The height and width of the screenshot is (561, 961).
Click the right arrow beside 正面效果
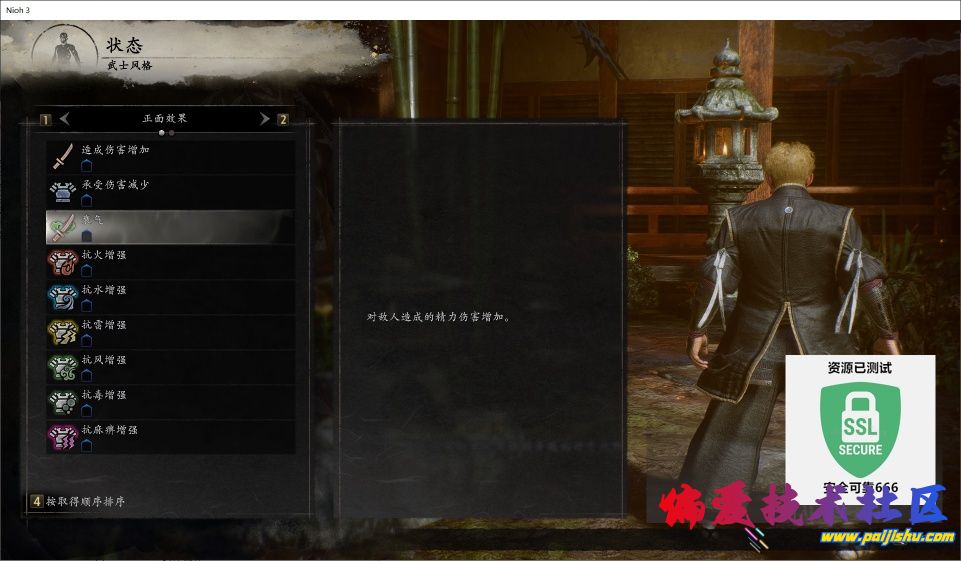264,119
